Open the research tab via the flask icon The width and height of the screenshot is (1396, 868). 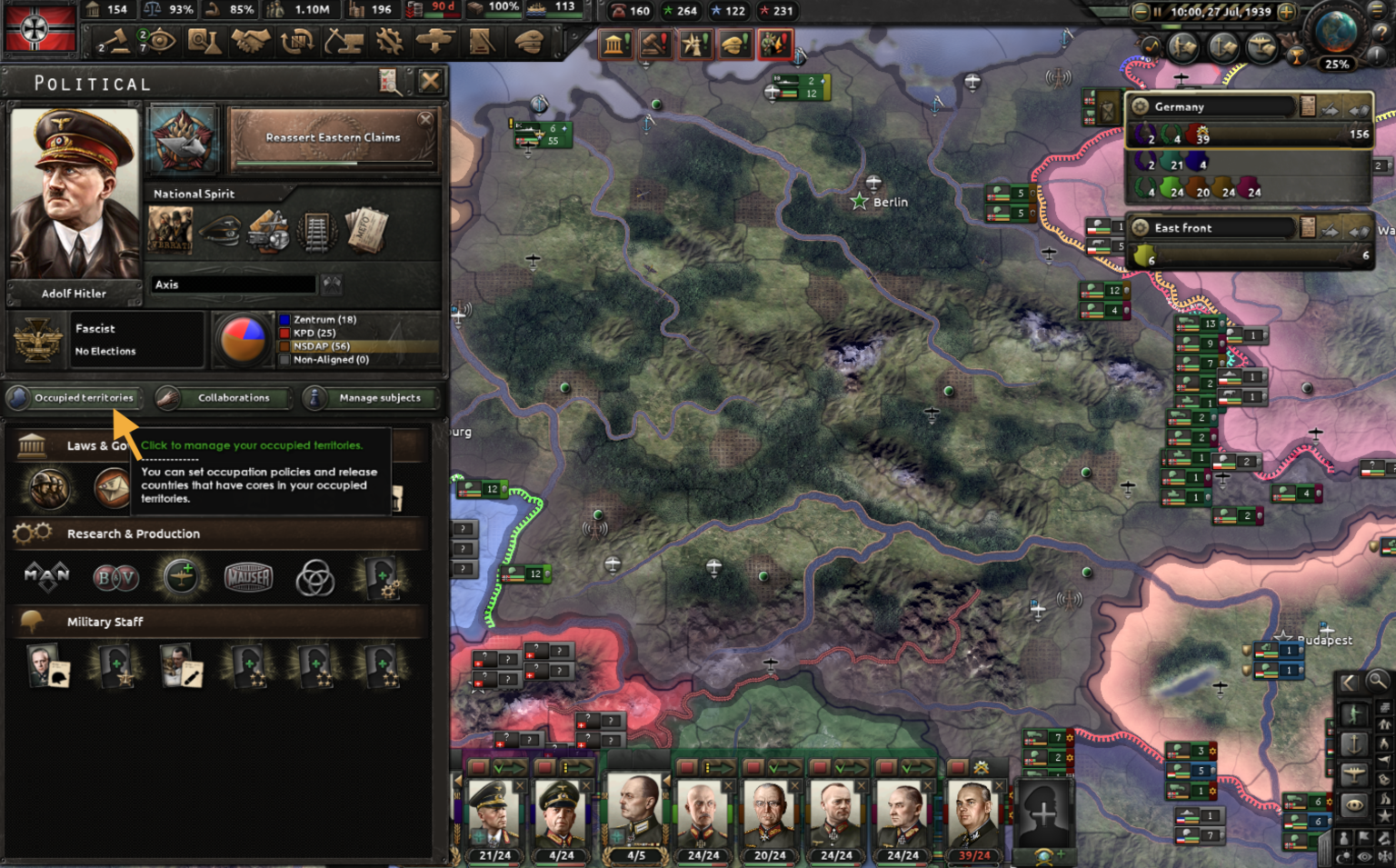(x=204, y=42)
